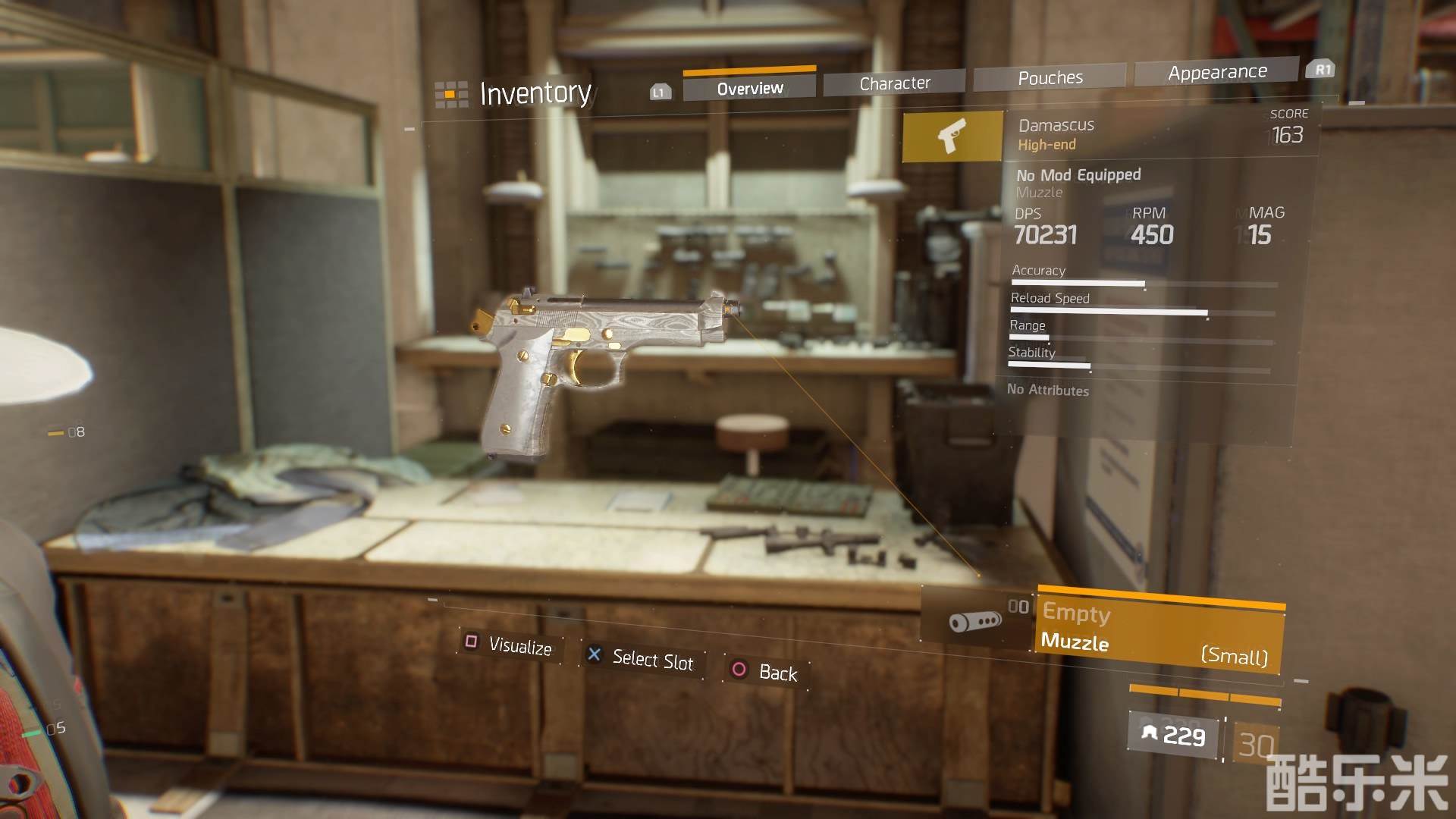
Task: Switch to the Pouches tab
Action: 1050,77
